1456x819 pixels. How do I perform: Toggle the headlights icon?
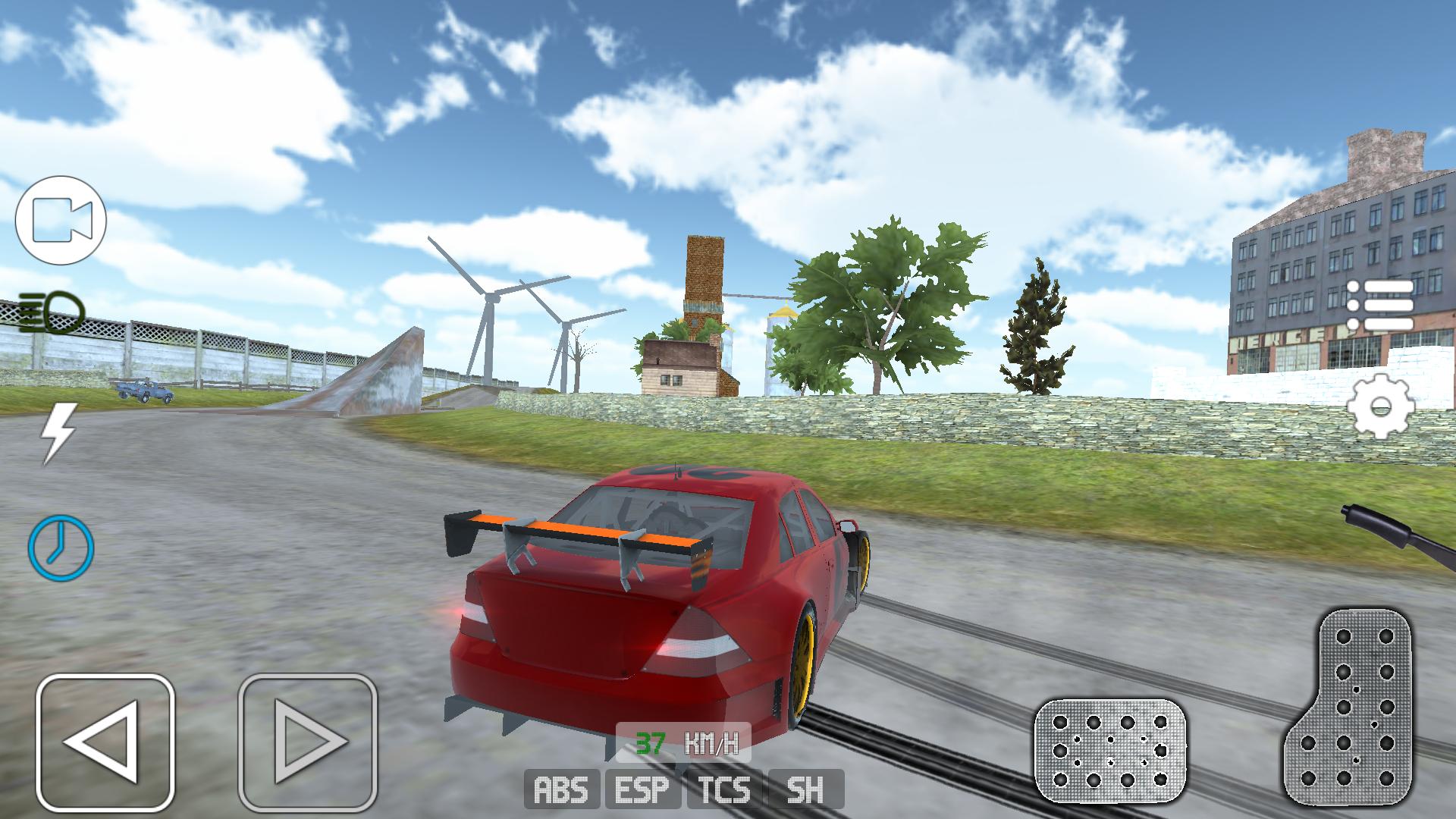tap(52, 312)
